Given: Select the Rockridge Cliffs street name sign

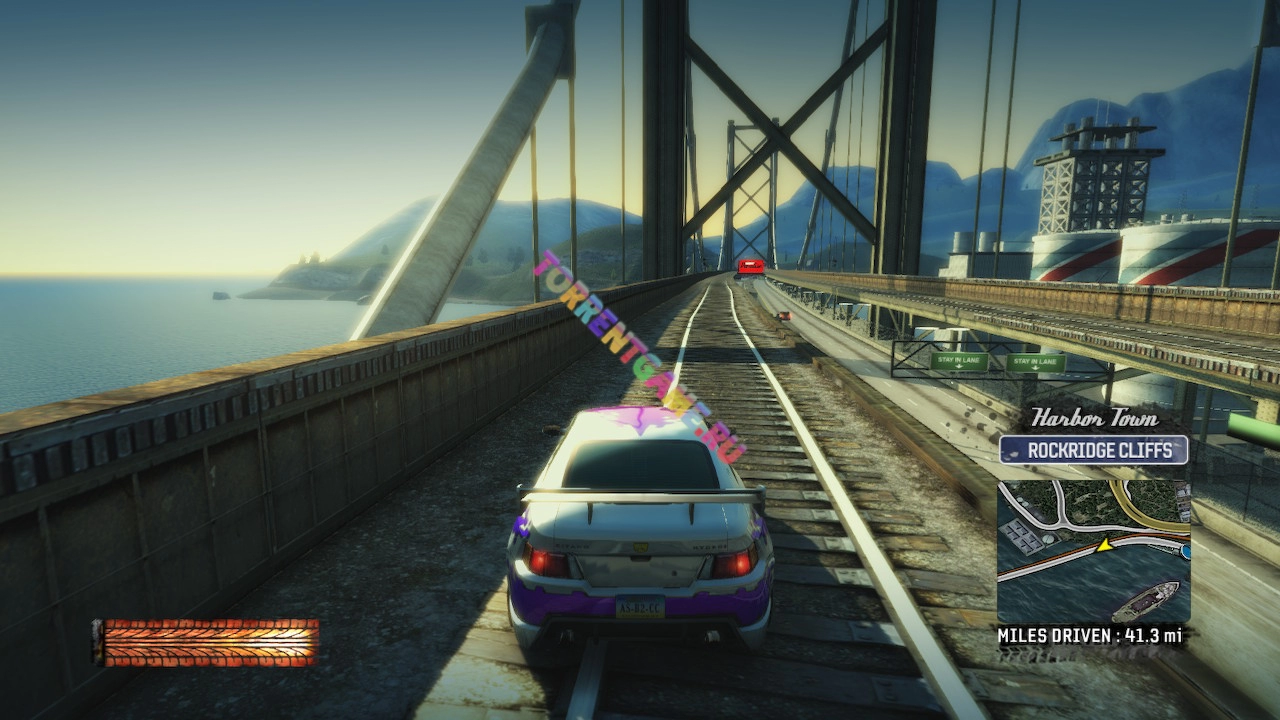Looking at the screenshot, I should (1093, 450).
